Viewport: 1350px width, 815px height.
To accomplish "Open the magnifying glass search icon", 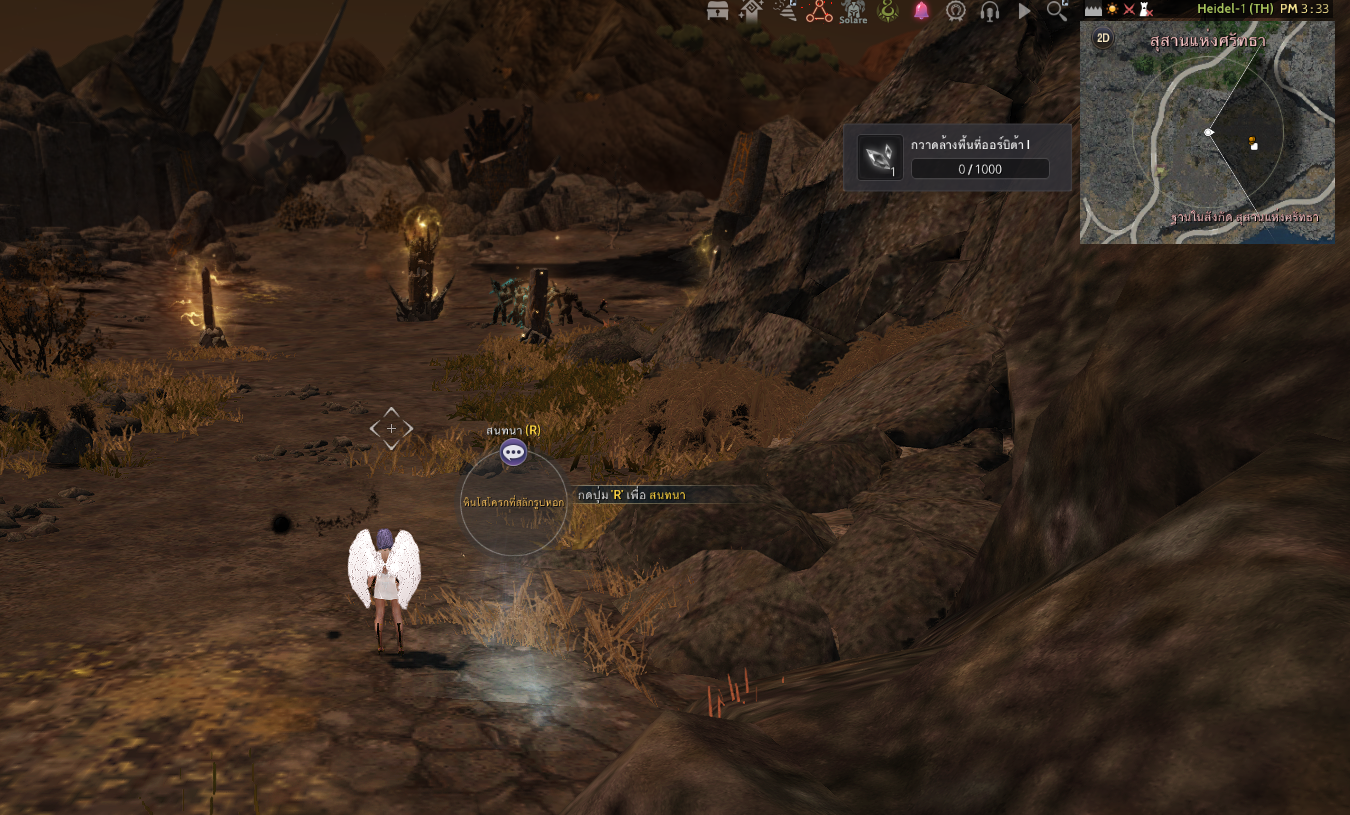I will pyautogui.click(x=1057, y=11).
